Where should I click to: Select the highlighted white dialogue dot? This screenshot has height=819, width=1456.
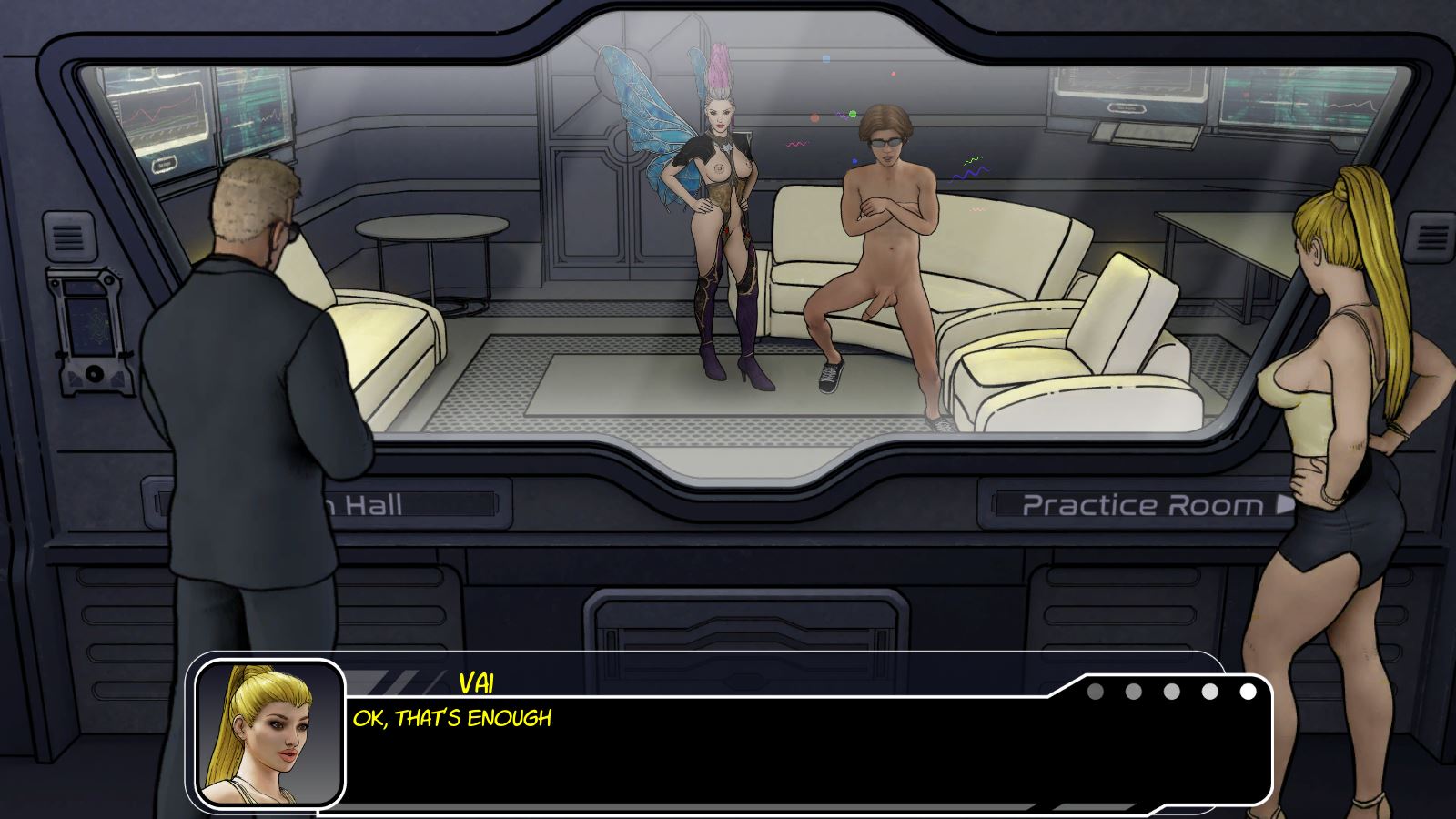pyautogui.click(x=1248, y=692)
